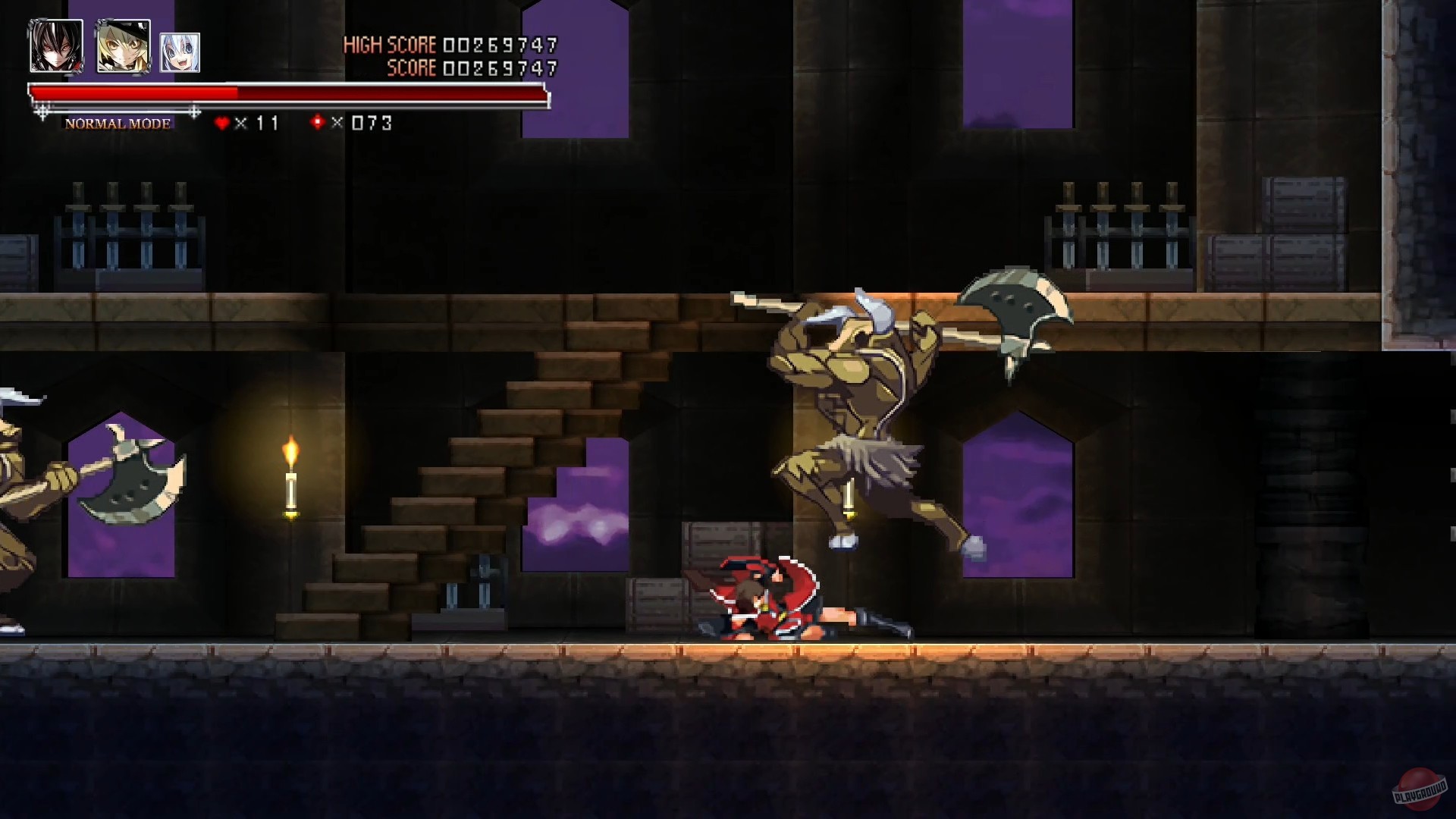Expand the HIGH SCORE display
The image size is (1456, 819).
pyautogui.click(x=451, y=44)
